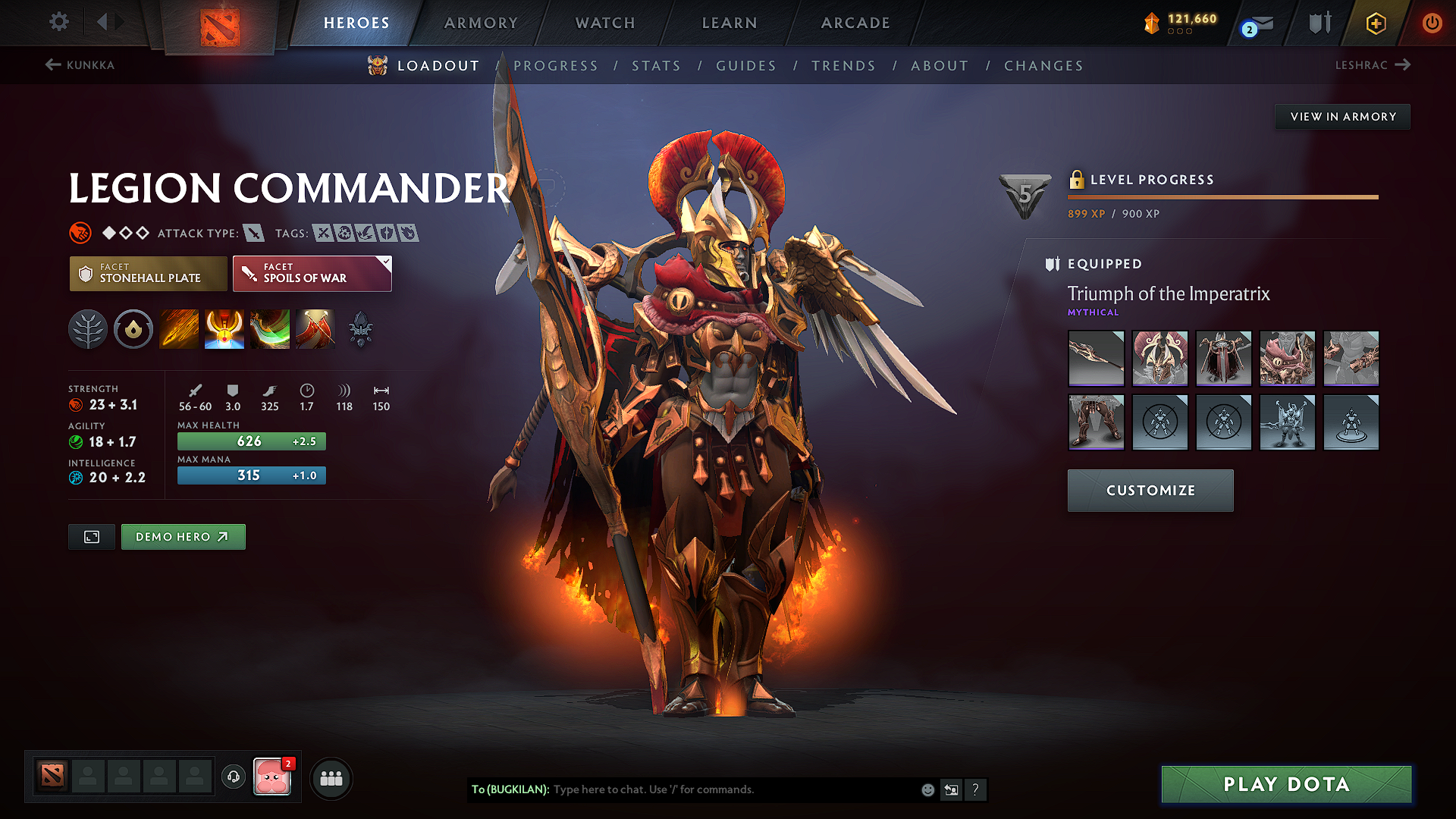1456x819 pixels.
Task: Open the emoticon picker in chat
Action: click(927, 789)
